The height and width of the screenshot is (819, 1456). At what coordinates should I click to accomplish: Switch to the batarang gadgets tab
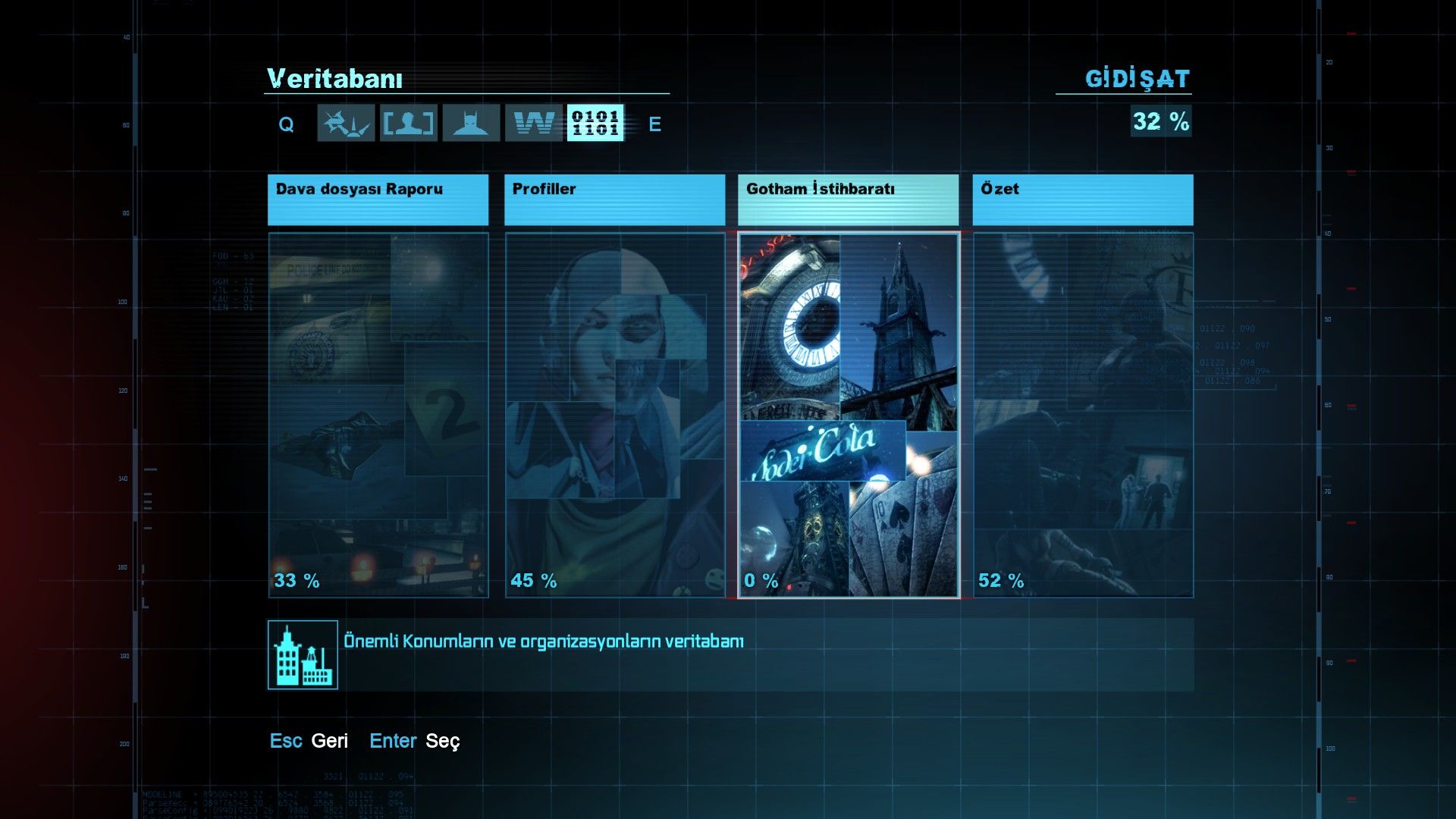[346, 123]
